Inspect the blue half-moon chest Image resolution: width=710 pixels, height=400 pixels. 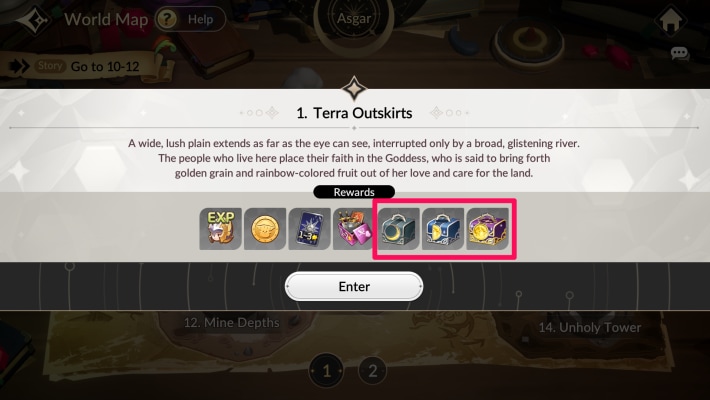[x=444, y=229]
